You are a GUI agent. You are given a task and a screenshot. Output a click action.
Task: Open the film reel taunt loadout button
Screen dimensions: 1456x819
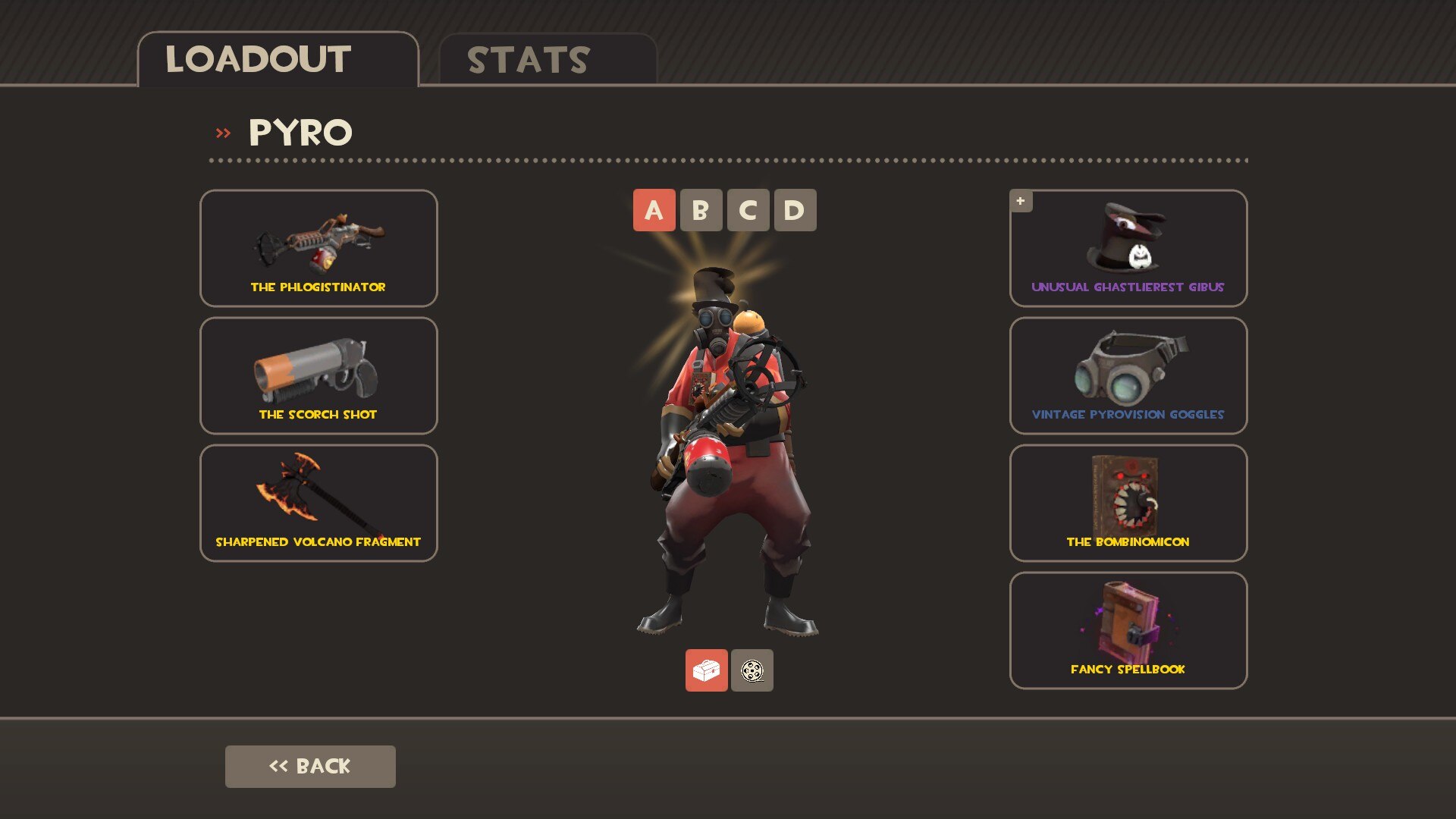click(752, 670)
